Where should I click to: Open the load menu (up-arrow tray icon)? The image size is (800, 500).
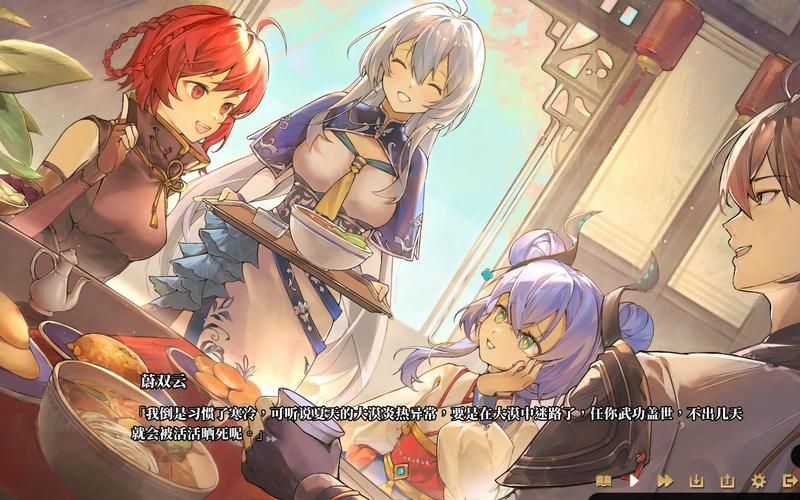pos(727,481)
